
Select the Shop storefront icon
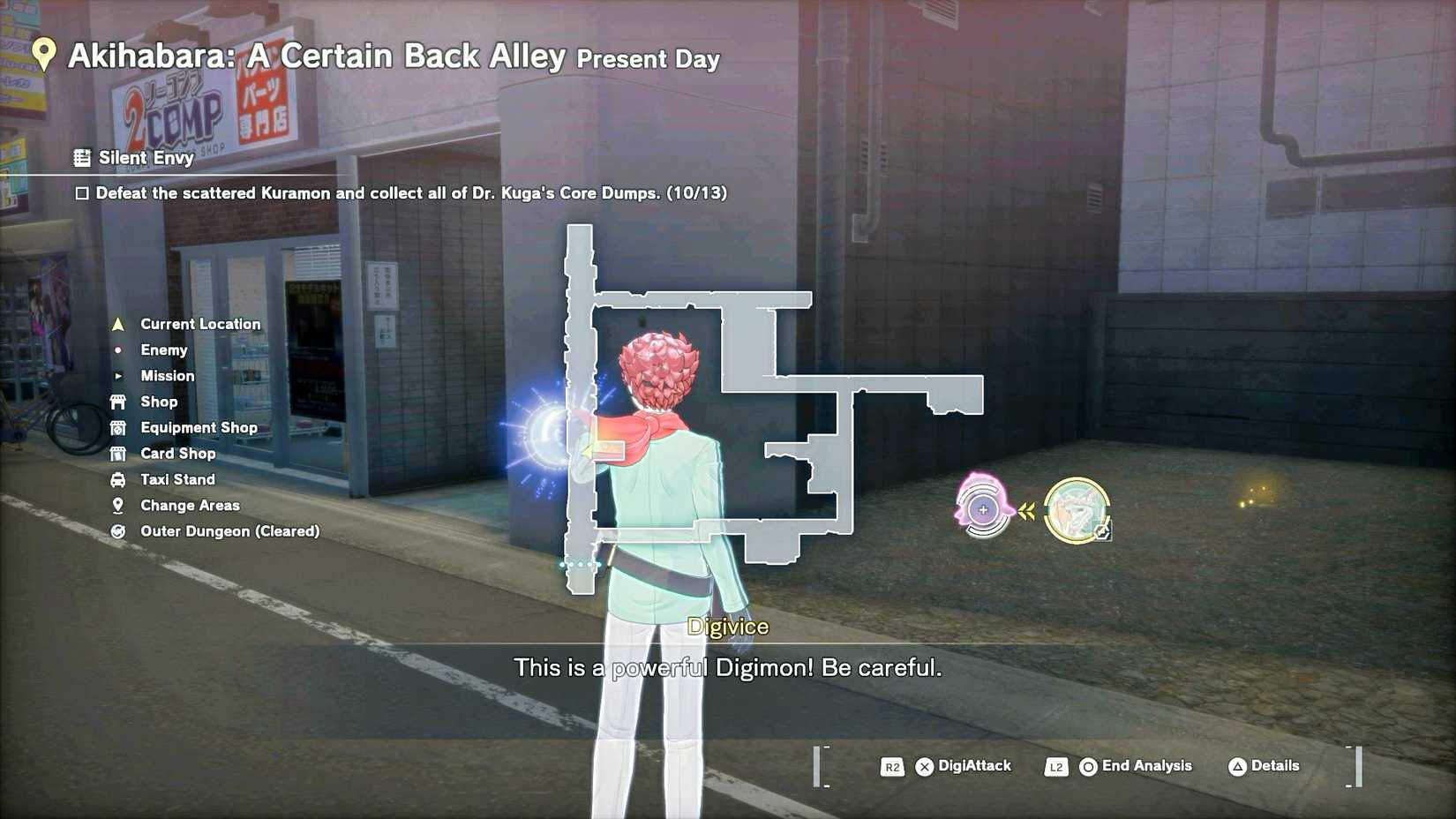pos(119,402)
